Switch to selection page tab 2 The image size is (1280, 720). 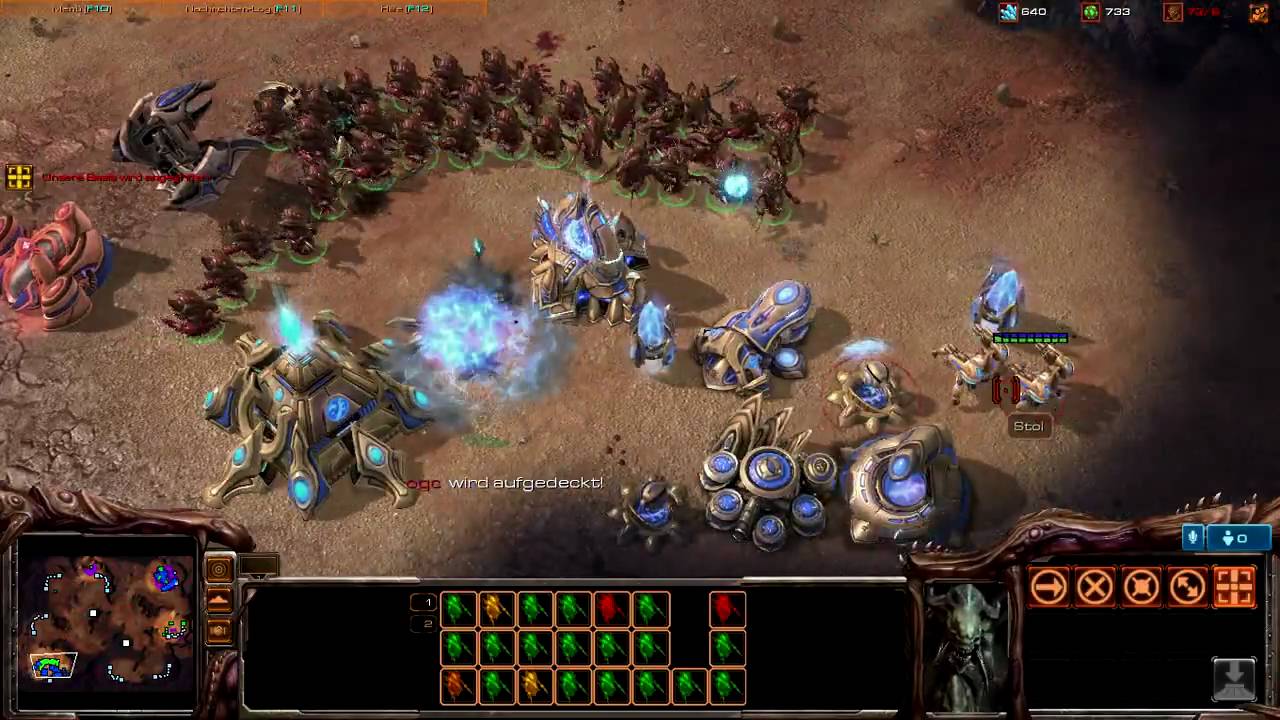(426, 624)
